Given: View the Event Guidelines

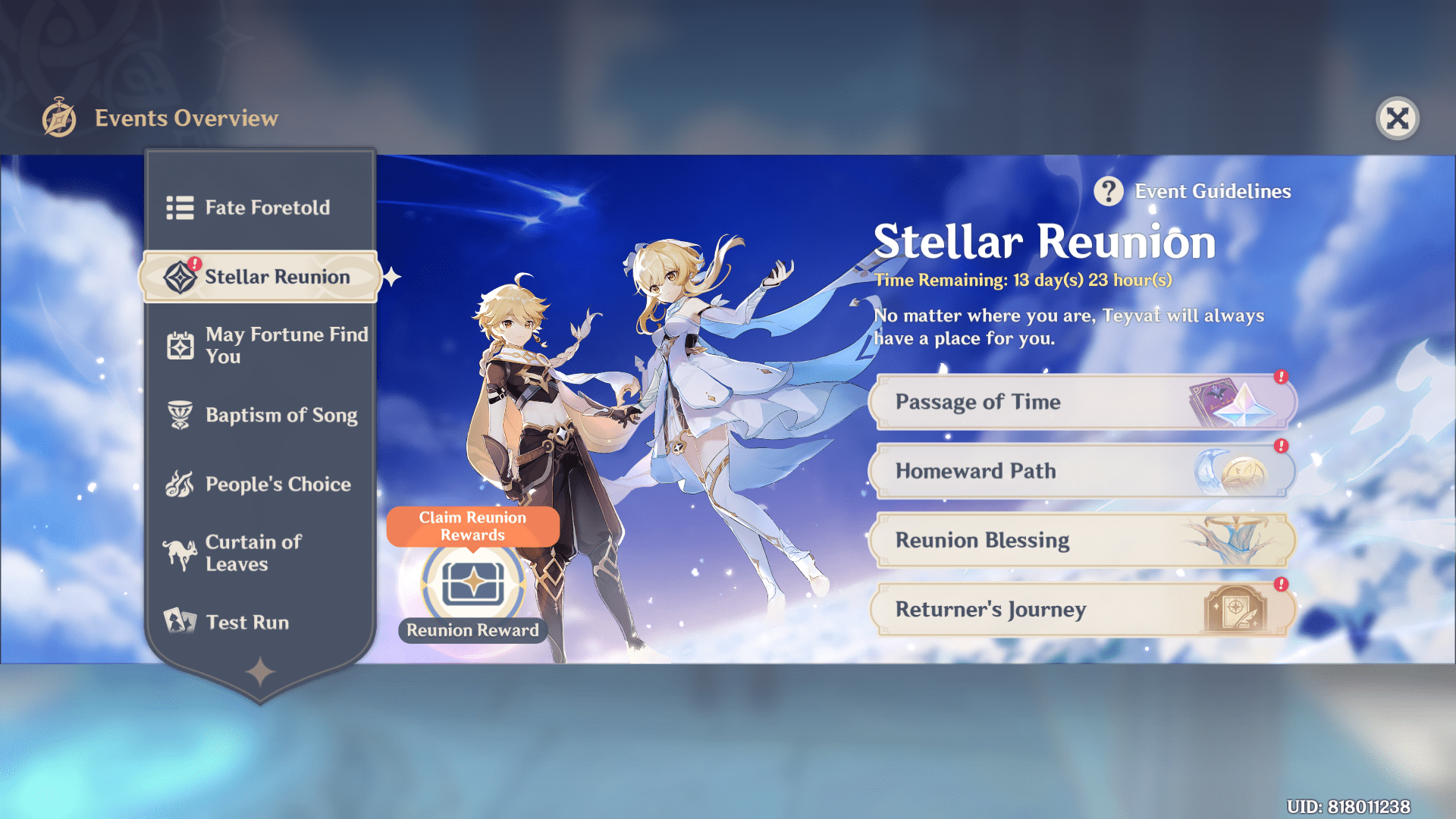Looking at the screenshot, I should click(1192, 192).
